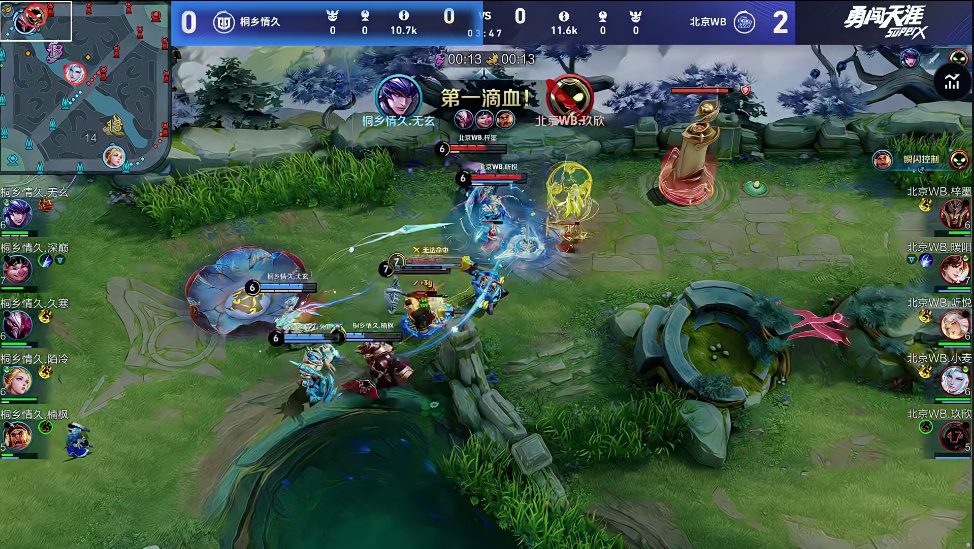Click the first-blood victim portrait in banner

570,96
